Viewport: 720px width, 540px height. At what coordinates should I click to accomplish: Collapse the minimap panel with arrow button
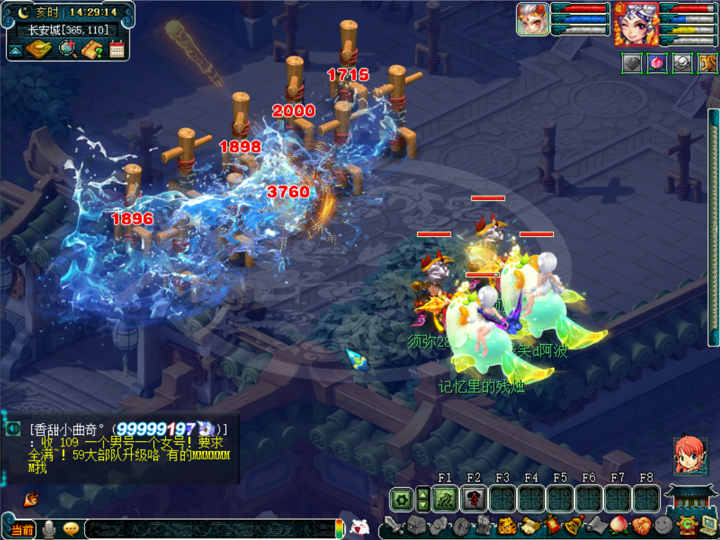pos(16,50)
